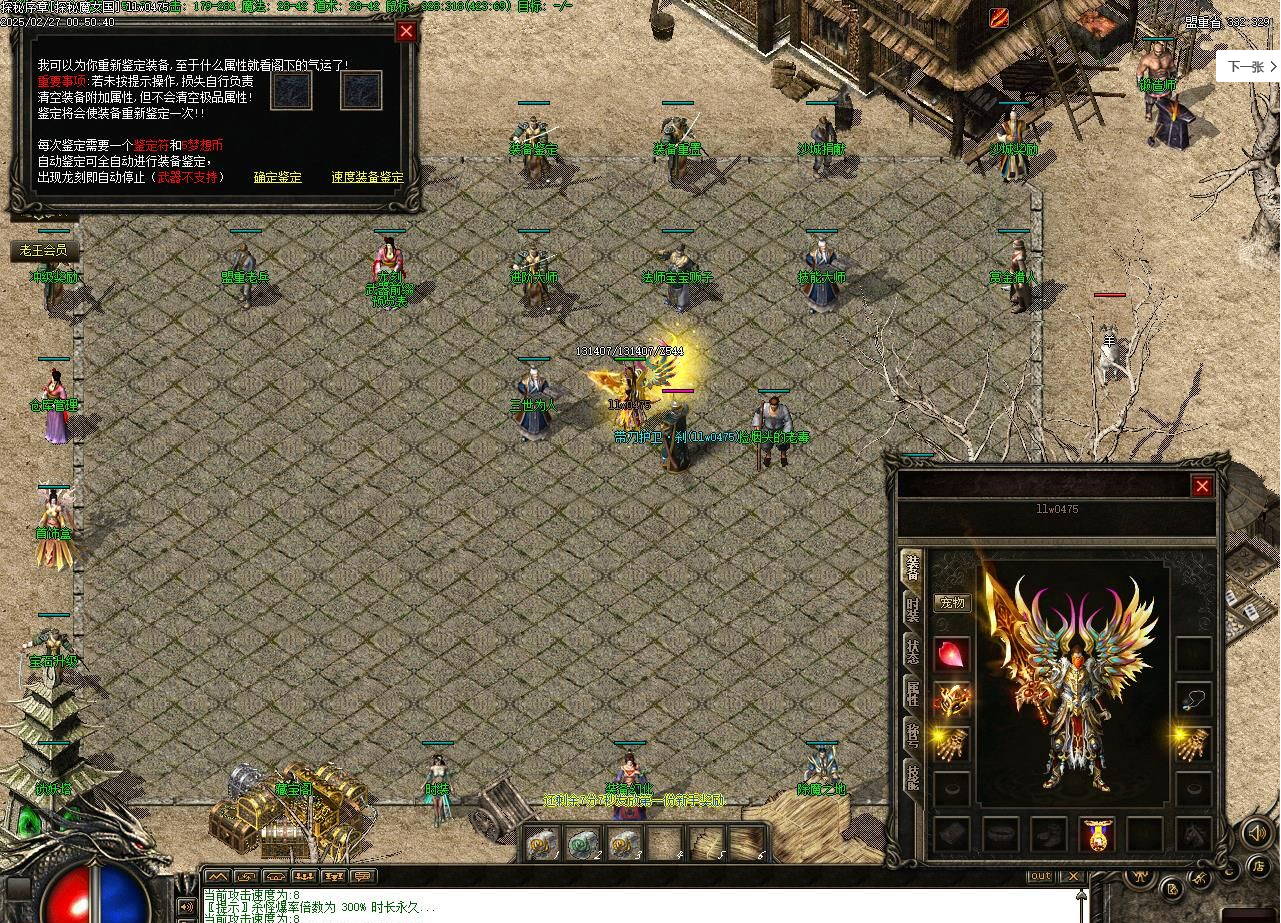Image resolution: width=1281 pixels, height=923 pixels.
Task: Confirm appraisal via 确定鉴定 link
Action: point(277,177)
